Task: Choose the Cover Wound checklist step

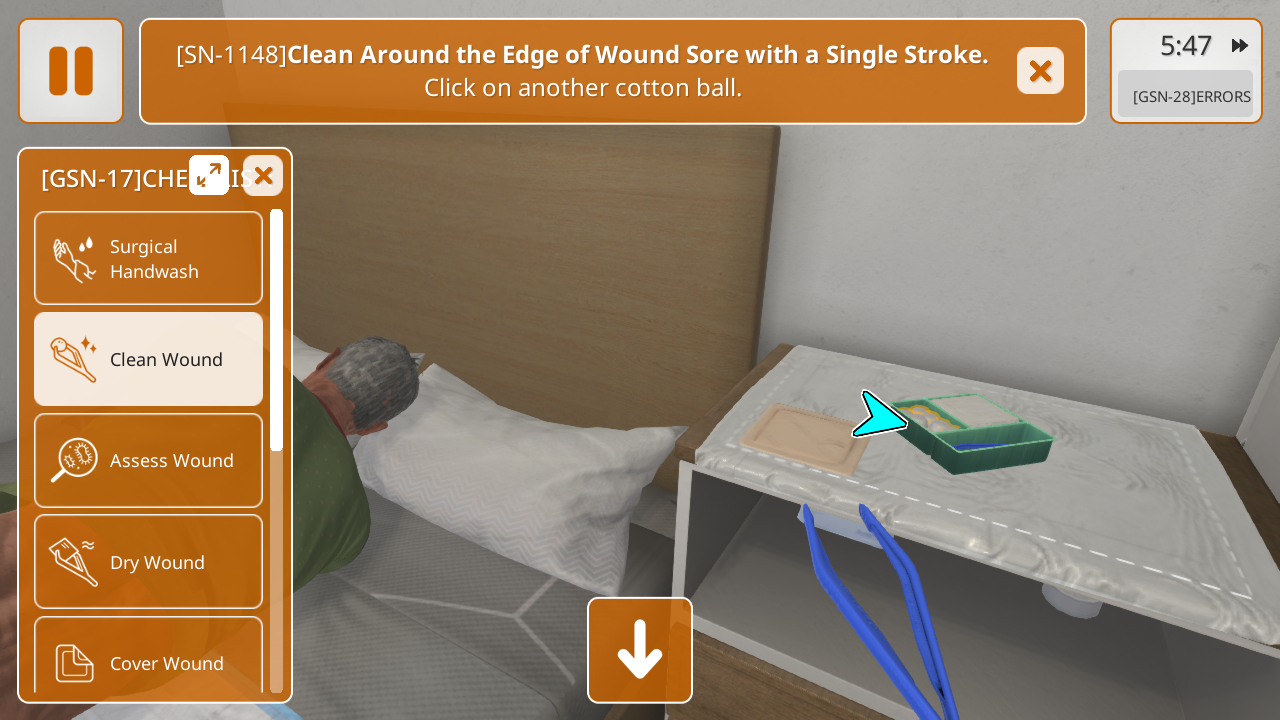Action: (x=149, y=660)
